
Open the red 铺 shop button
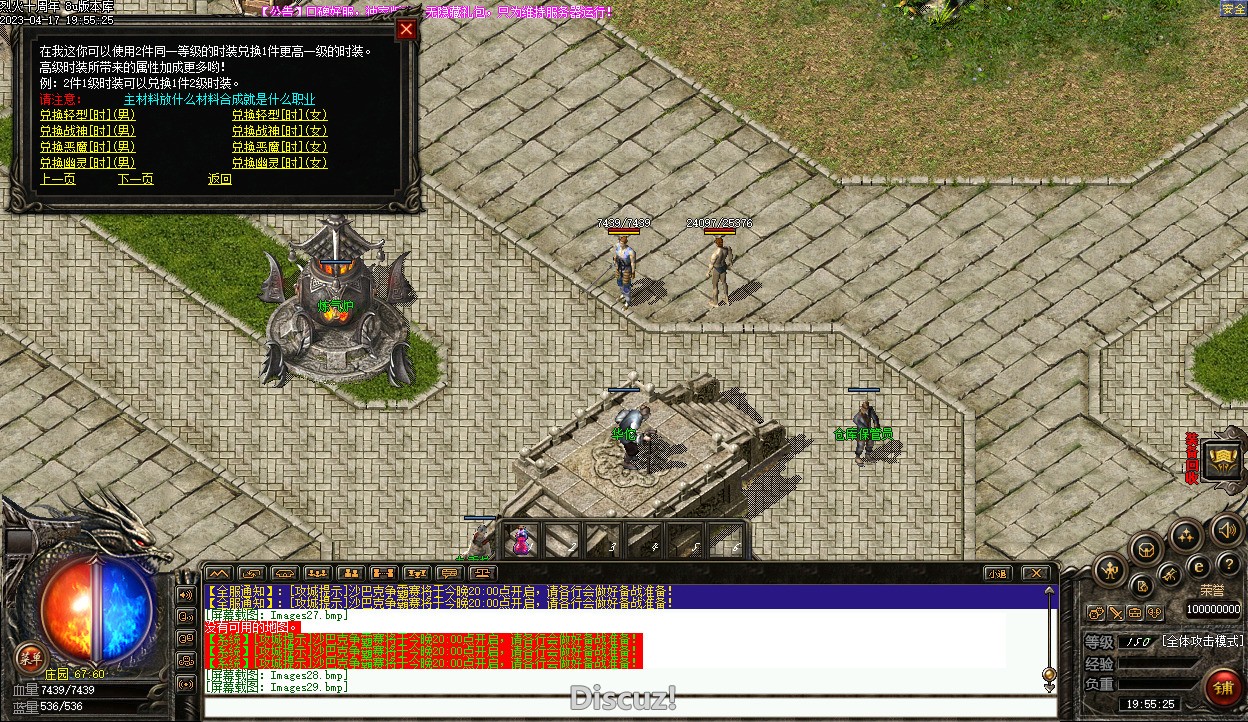1224,688
